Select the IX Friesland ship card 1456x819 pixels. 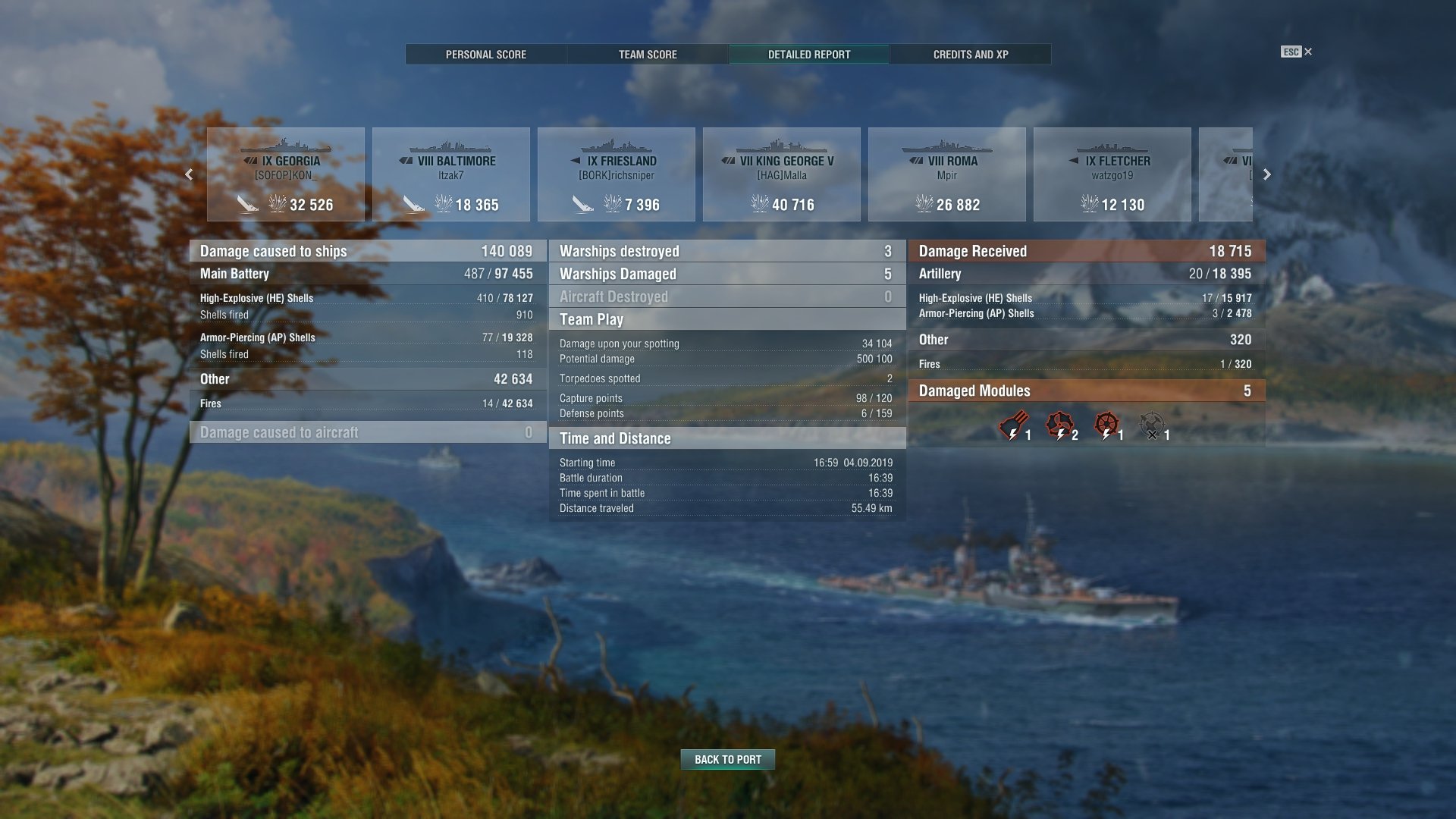(617, 174)
